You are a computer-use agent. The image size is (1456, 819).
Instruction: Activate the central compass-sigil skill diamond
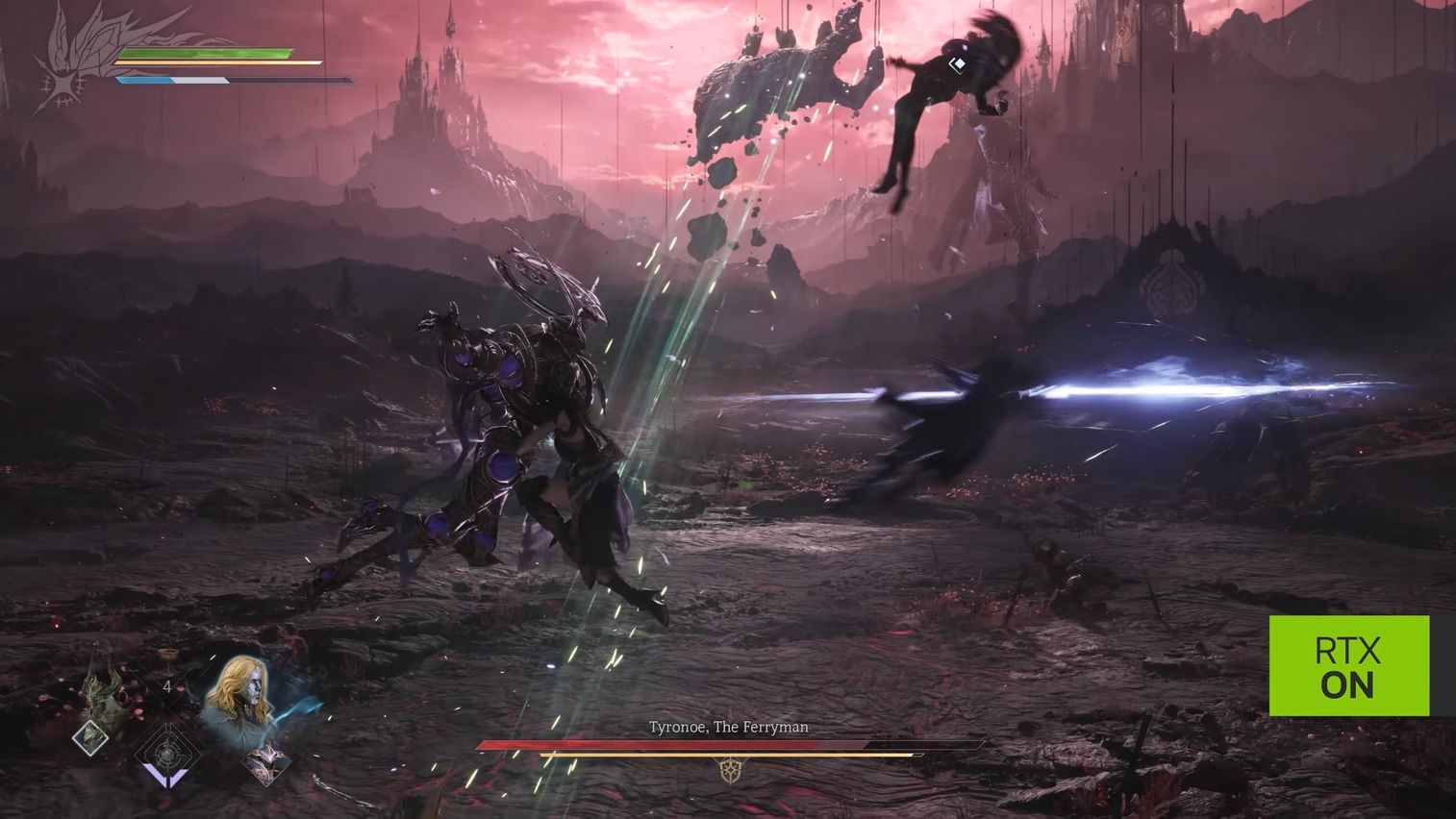coord(167,753)
